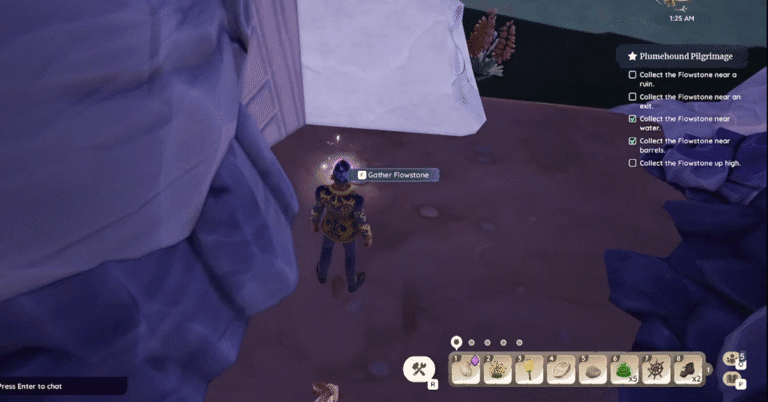The height and width of the screenshot is (402, 768).
Task: Switch to the first hotbar page pin
Action: (x=456, y=342)
